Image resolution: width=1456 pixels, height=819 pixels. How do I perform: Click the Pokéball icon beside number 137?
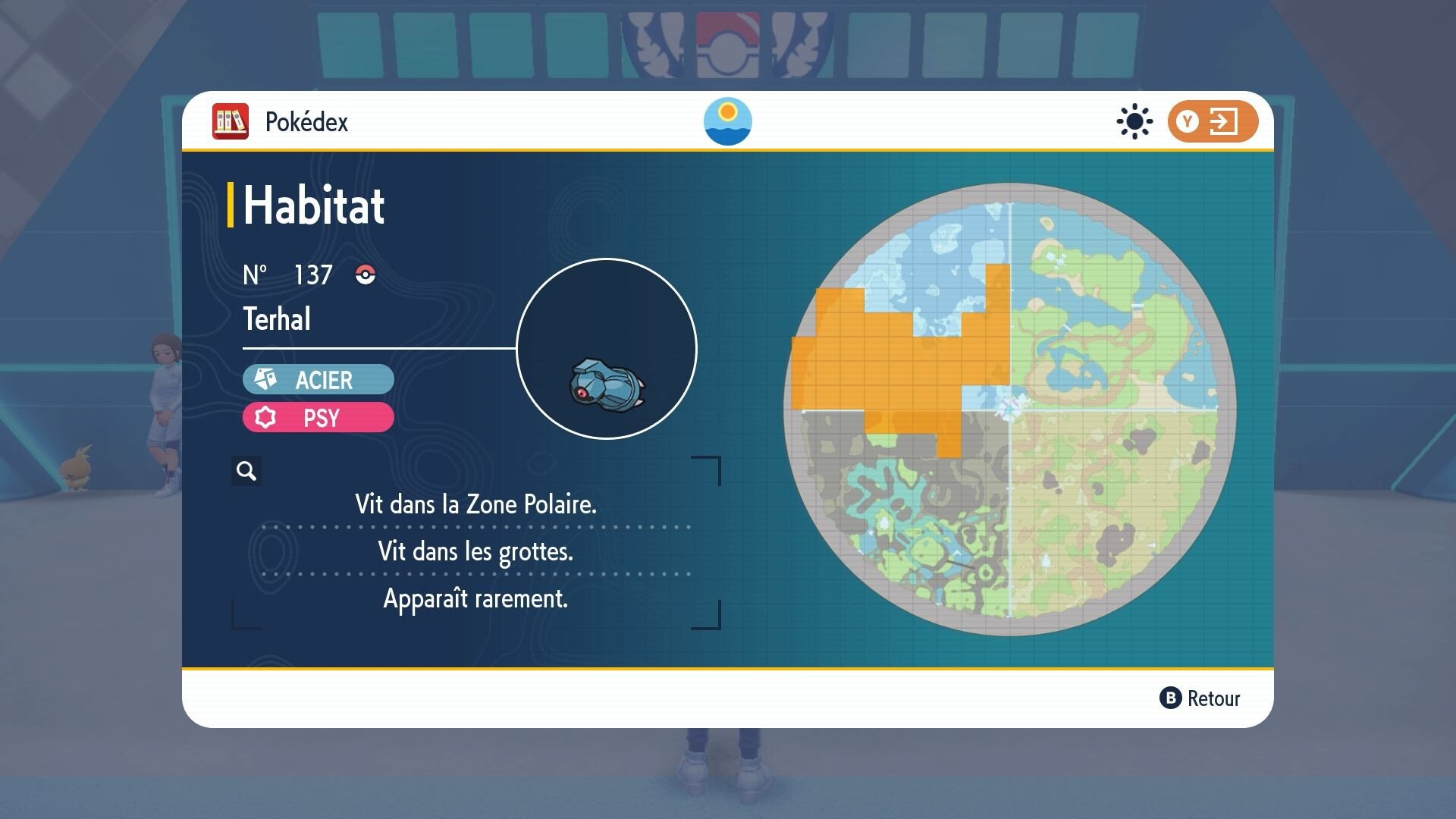tap(366, 276)
